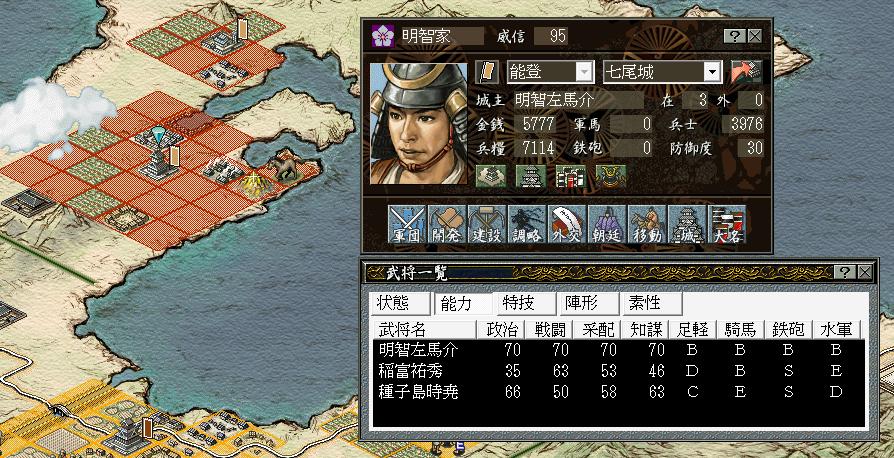
Task: Expand the 七尾城 castle dropdown
Action: 711,72
